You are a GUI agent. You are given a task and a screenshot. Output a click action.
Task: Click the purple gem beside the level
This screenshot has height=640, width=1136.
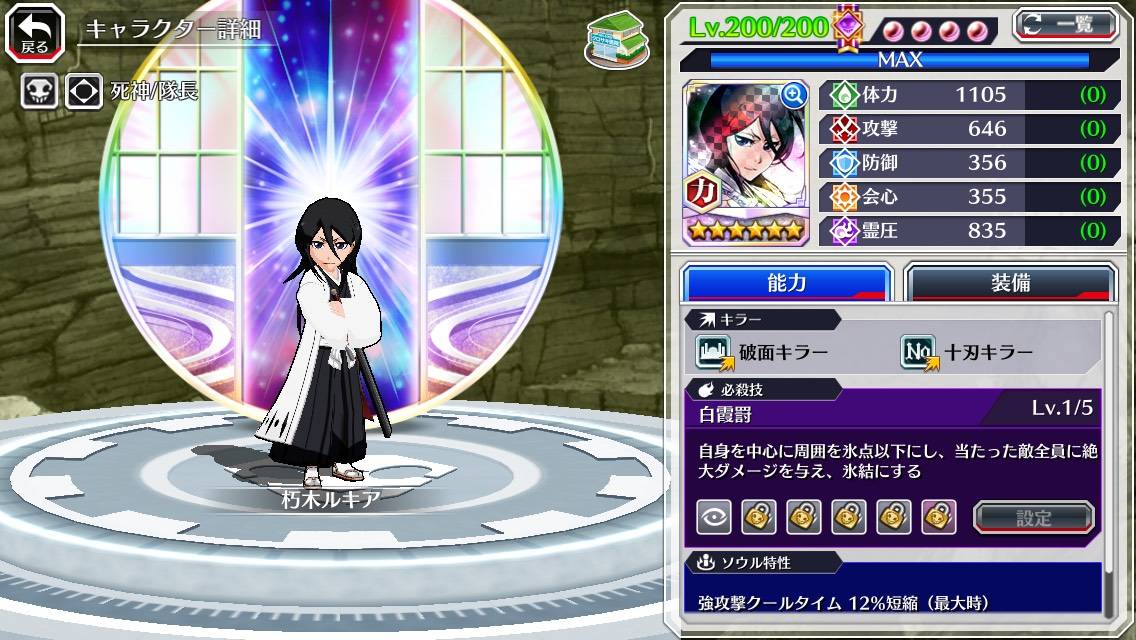pos(848,27)
